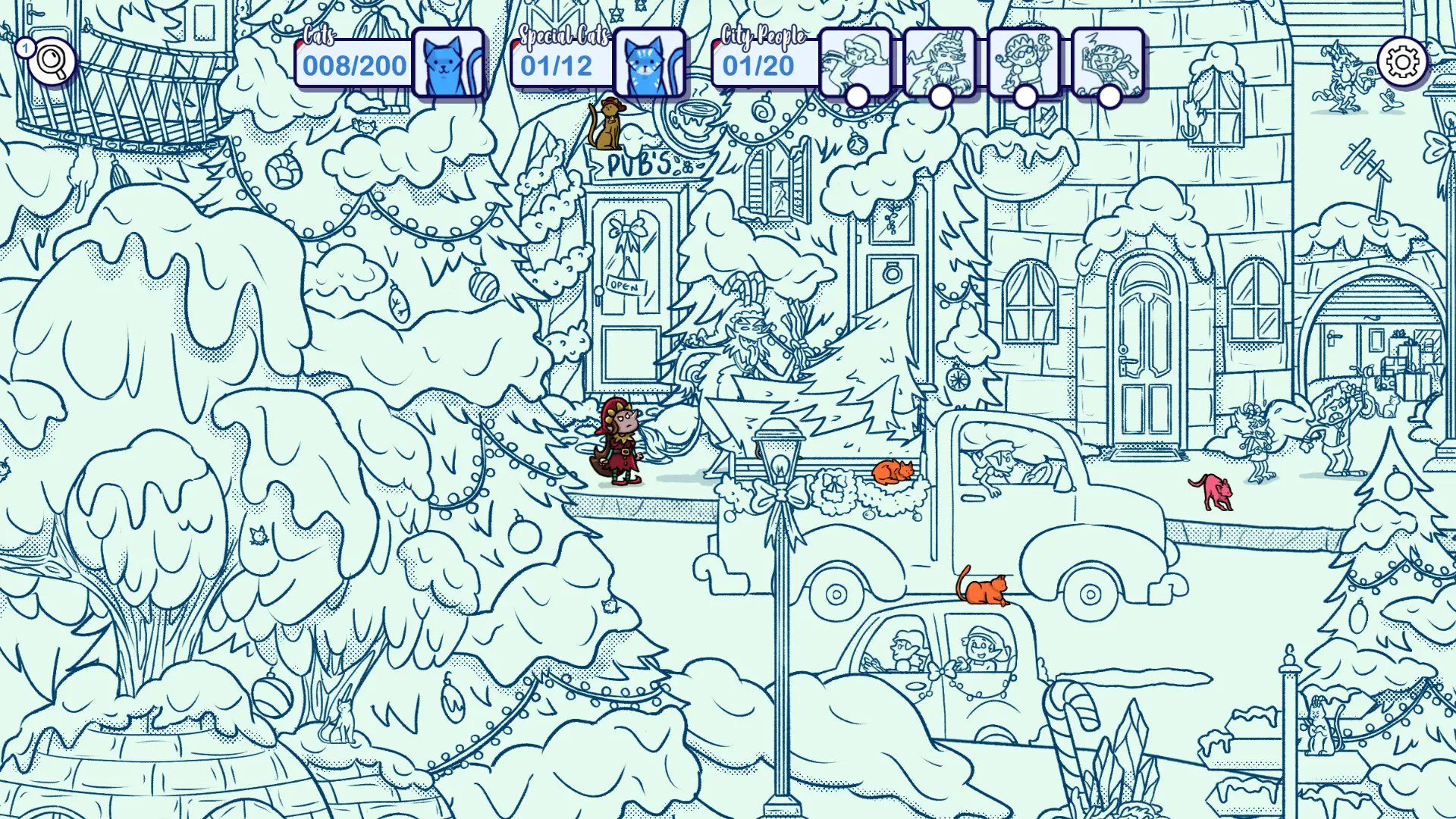The image size is (1456, 819).
Task: Select the bearded frost king City People portrait
Action: point(940,62)
